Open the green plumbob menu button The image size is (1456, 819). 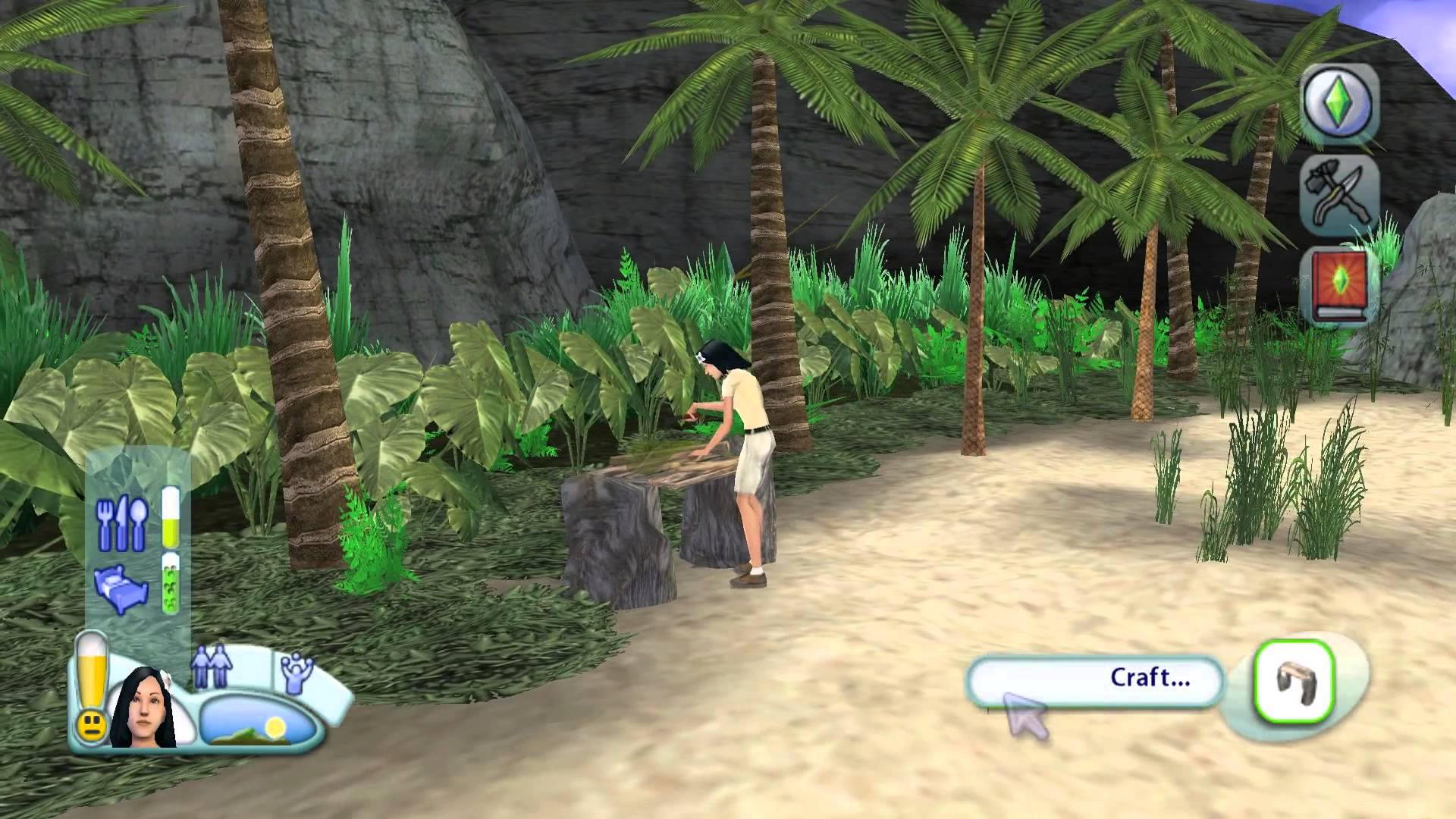click(x=1339, y=102)
